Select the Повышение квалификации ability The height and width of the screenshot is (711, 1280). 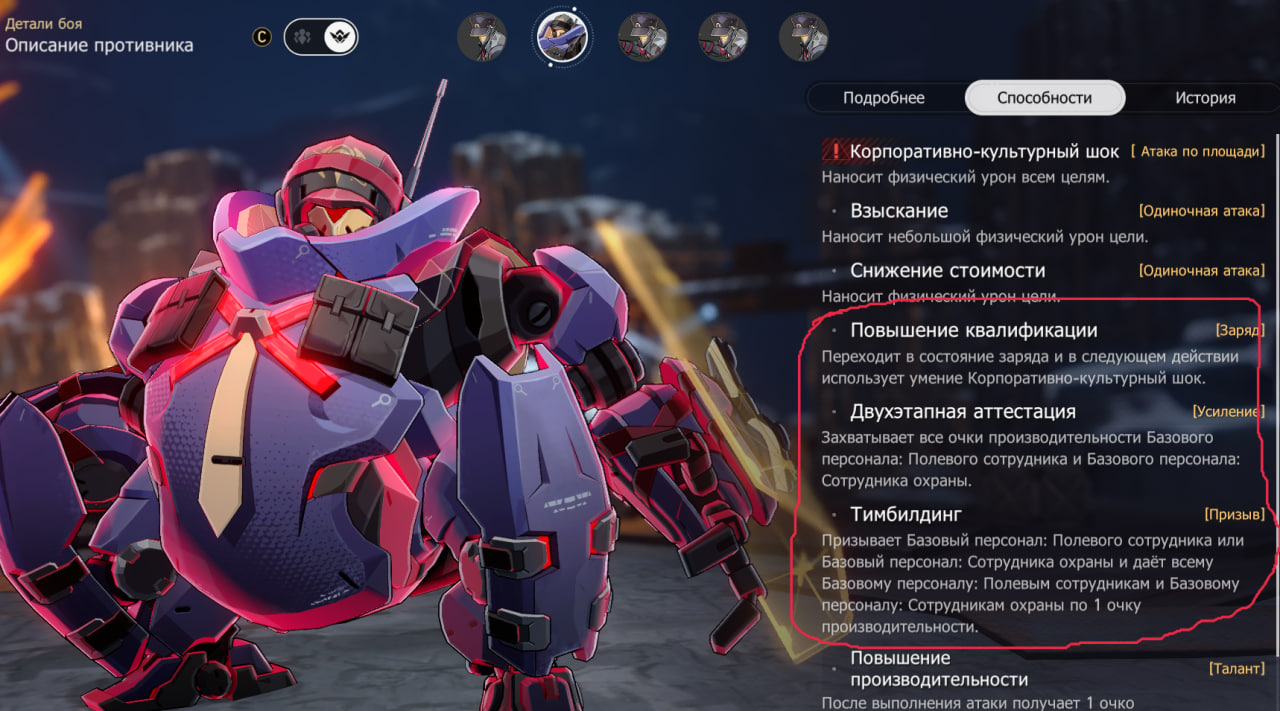click(x=973, y=330)
